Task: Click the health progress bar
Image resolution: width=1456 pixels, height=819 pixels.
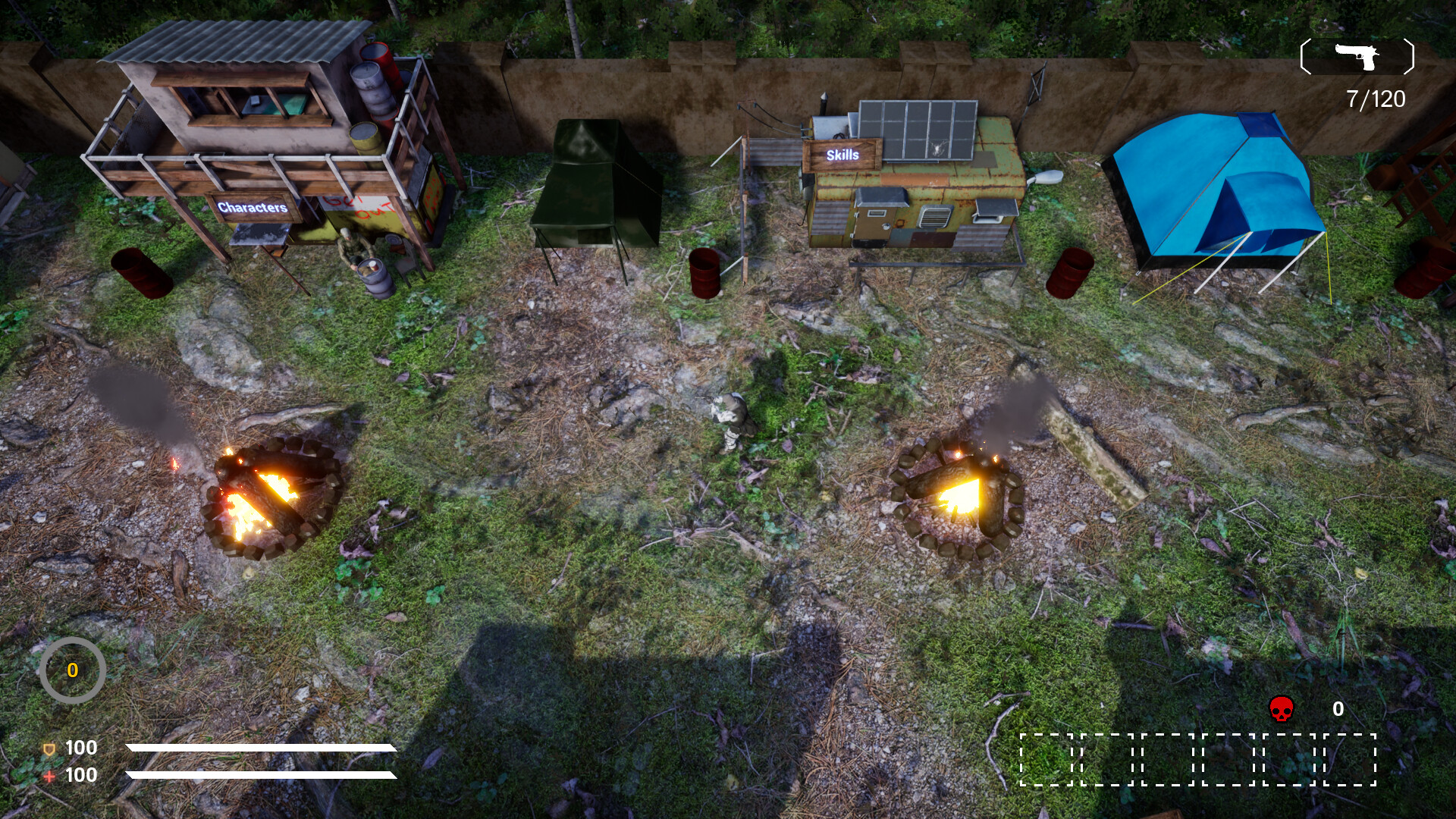Action: 262,776
